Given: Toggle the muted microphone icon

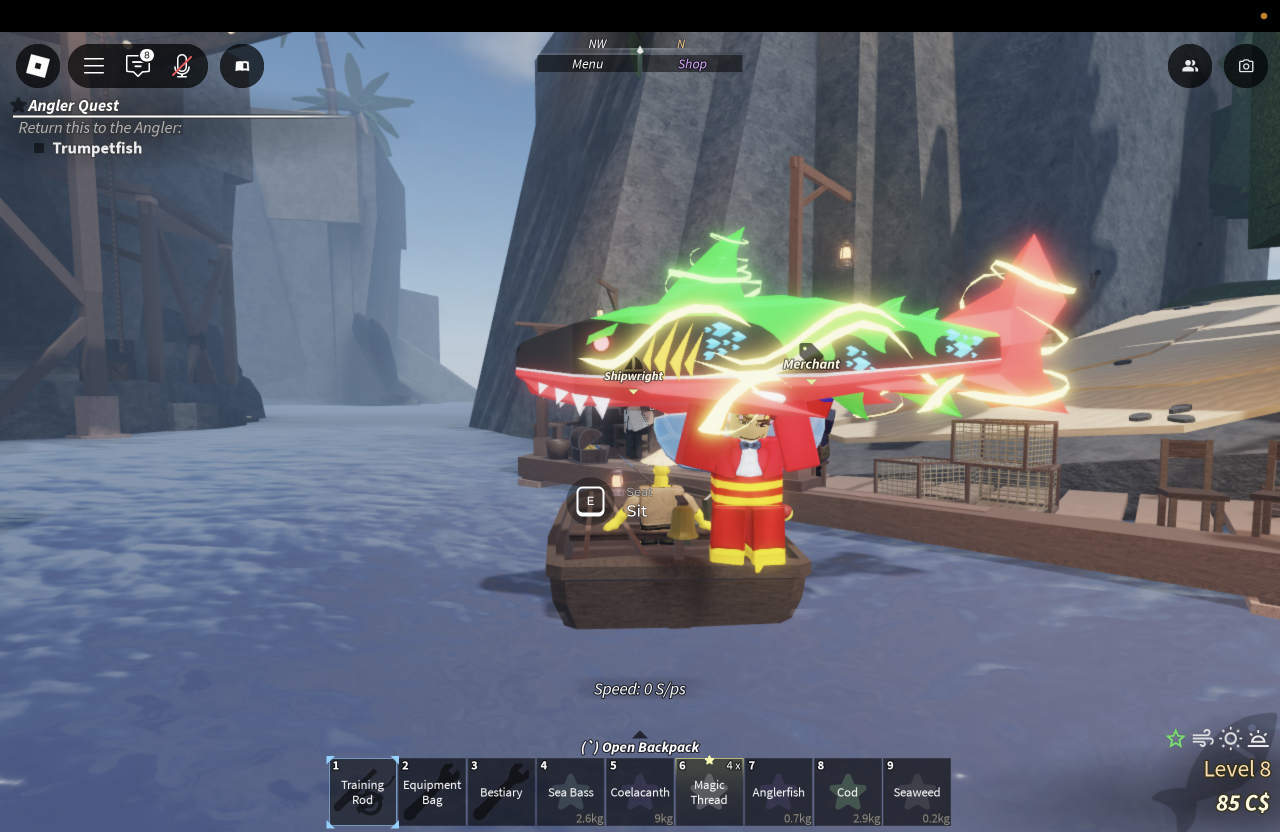Looking at the screenshot, I should tap(182, 66).
